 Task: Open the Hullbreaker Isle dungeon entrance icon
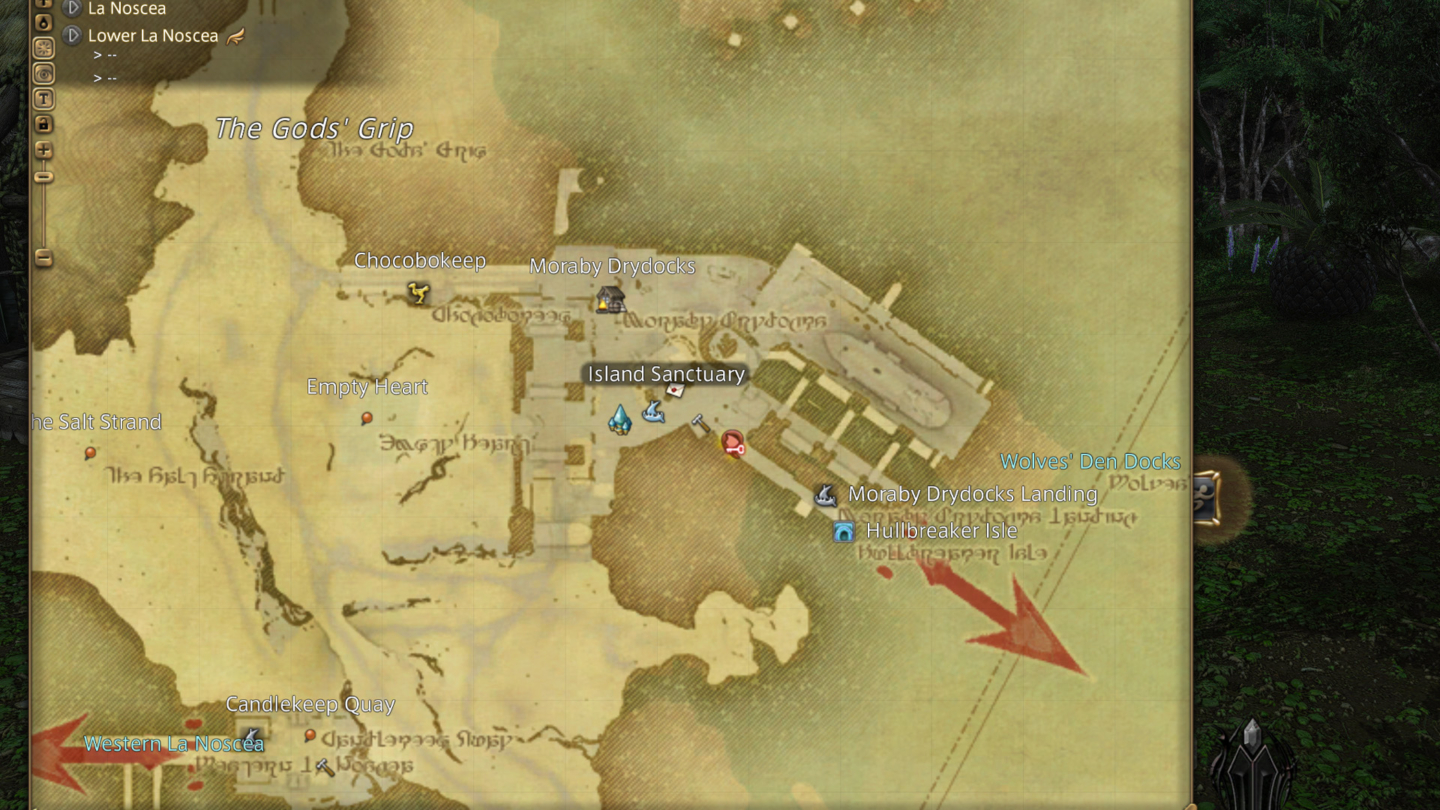click(843, 531)
